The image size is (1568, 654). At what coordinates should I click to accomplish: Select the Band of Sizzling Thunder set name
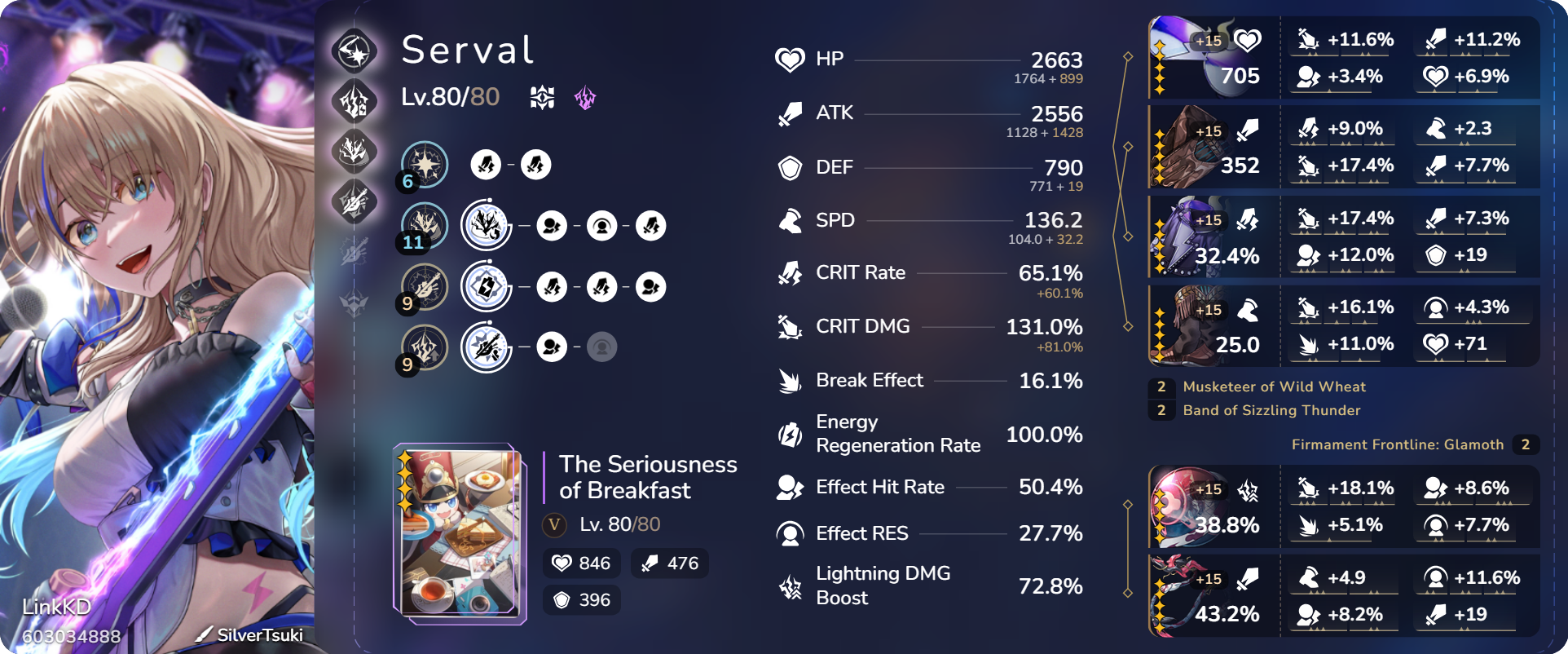(1272, 411)
